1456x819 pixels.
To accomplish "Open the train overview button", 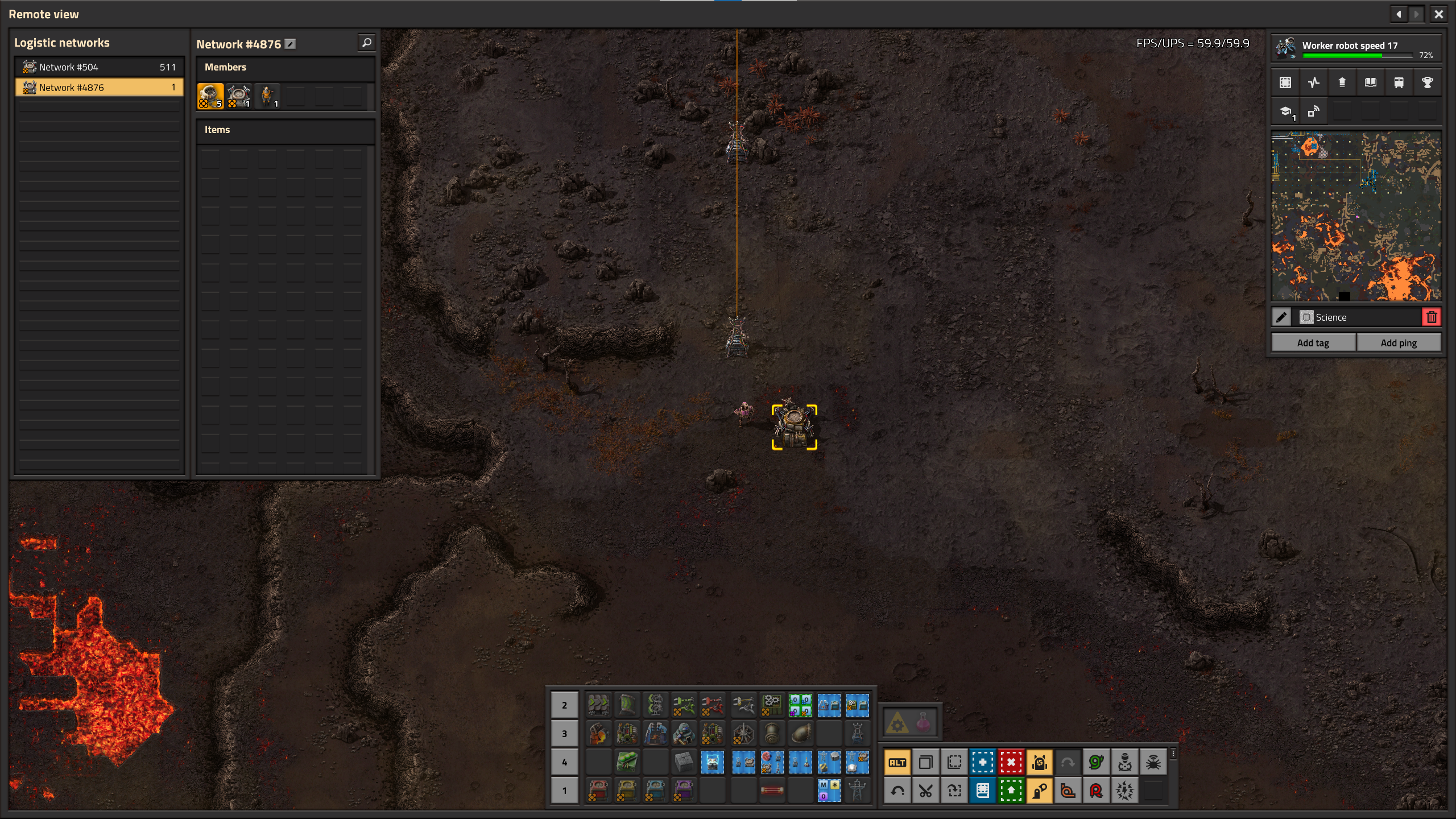I will tap(1399, 82).
